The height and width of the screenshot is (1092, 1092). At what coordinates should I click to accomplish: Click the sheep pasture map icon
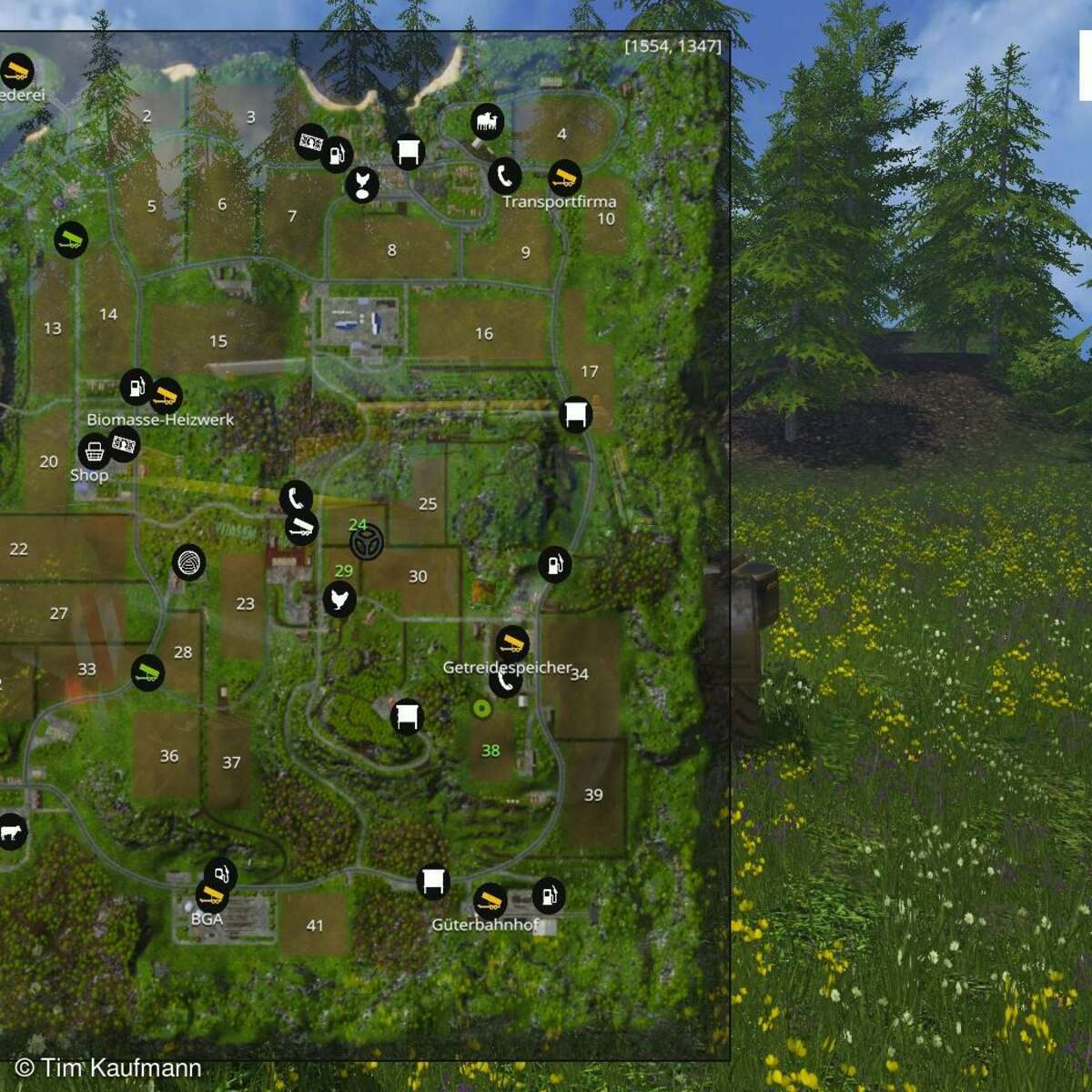tap(487, 121)
